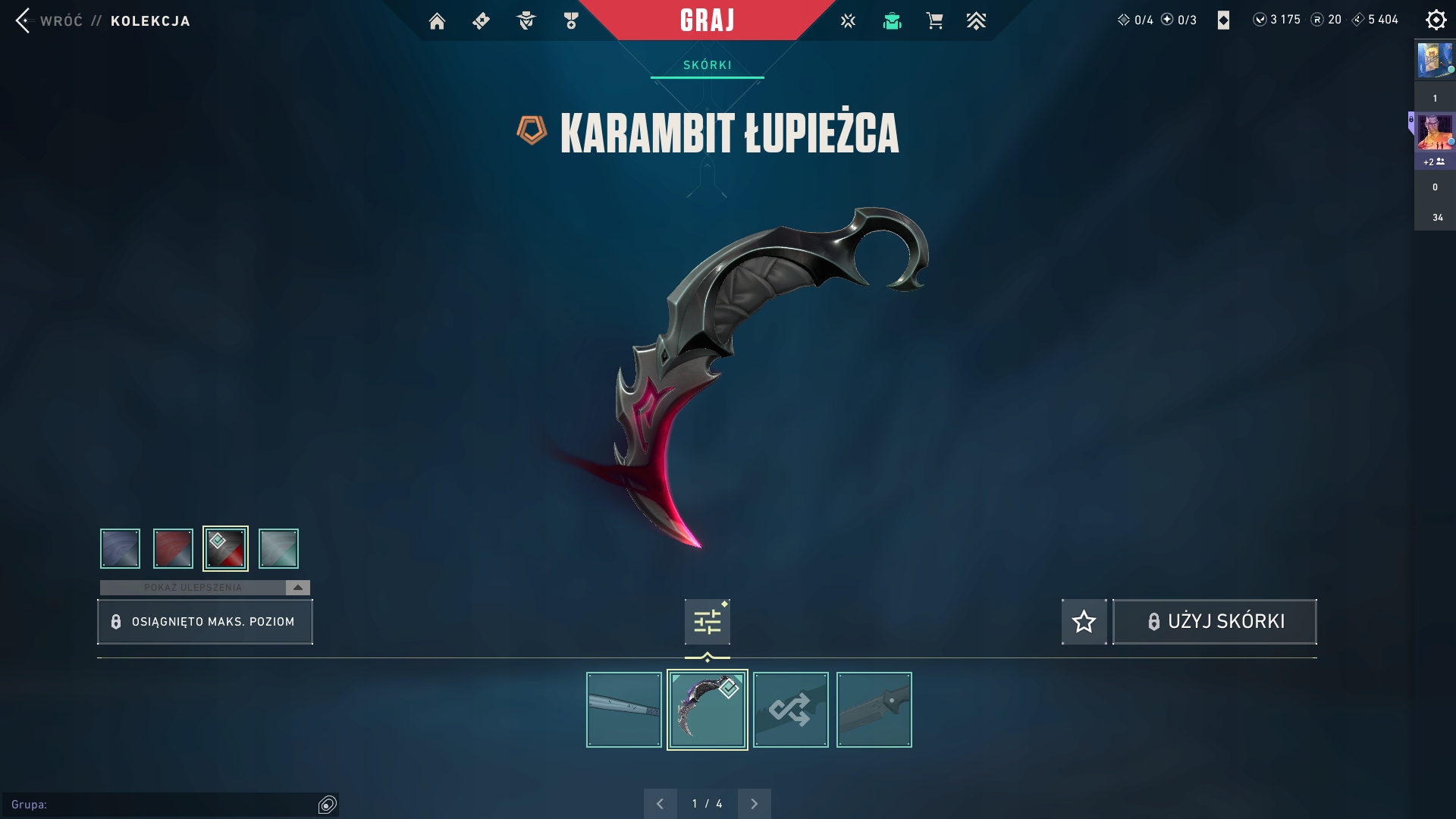This screenshot has width=1456, height=819.
Task: Select the Skórki tab
Action: pos(707,65)
